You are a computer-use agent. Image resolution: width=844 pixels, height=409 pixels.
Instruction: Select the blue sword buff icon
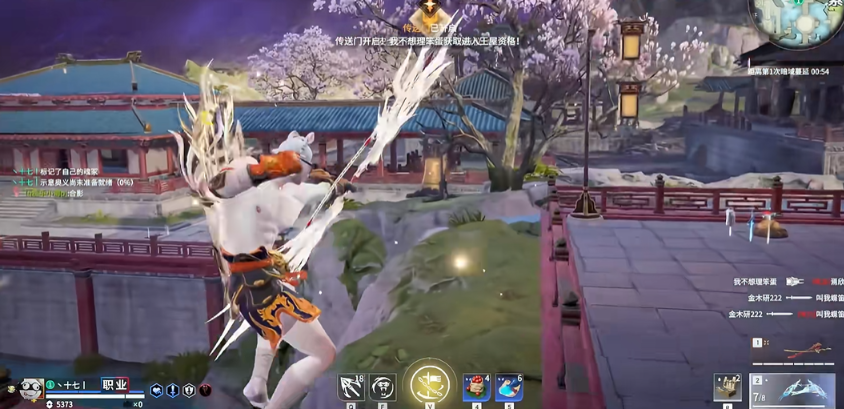[173, 390]
